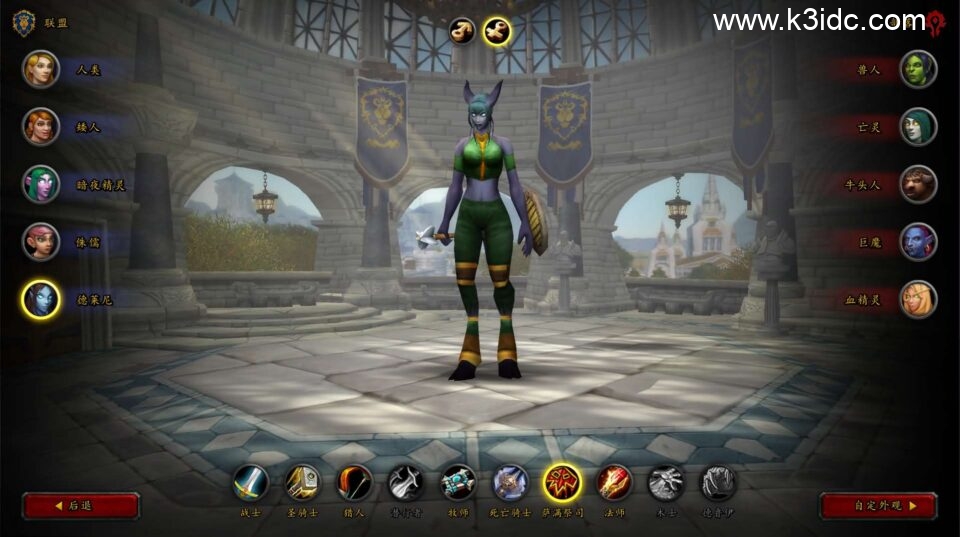
Task: Select the Human race portrait
Action: coord(41,69)
